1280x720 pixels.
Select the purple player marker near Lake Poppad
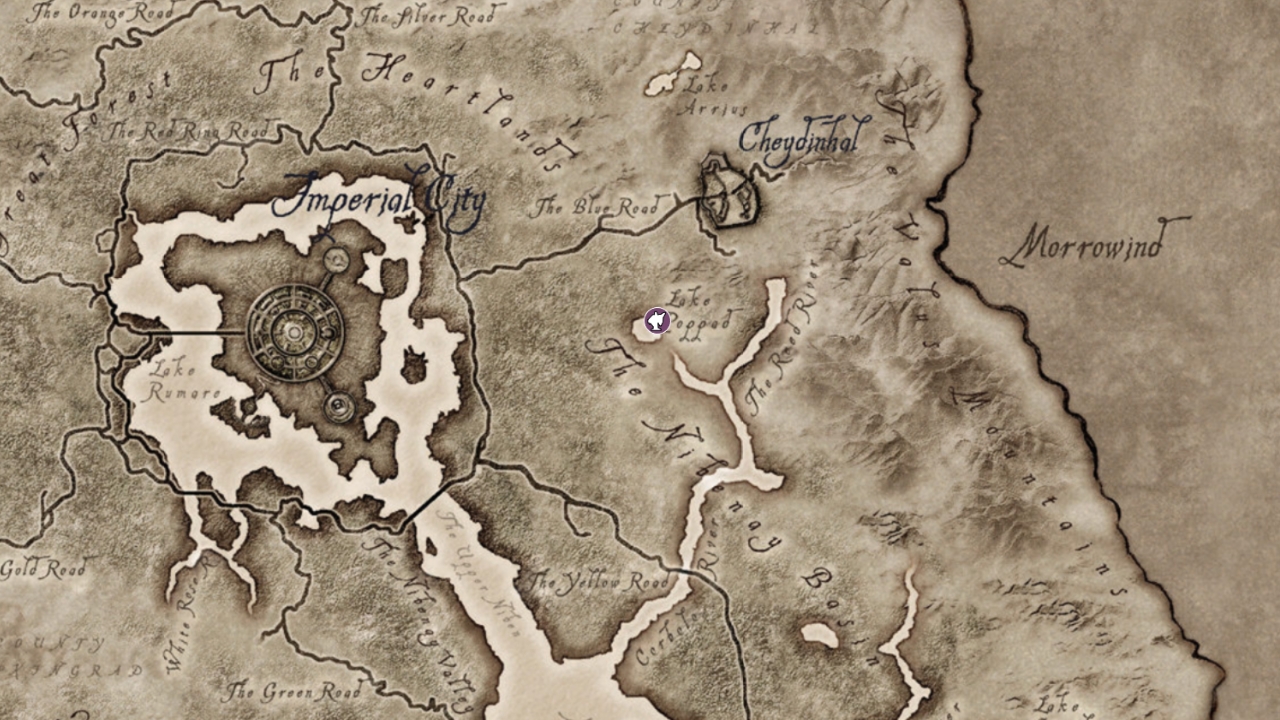point(656,322)
